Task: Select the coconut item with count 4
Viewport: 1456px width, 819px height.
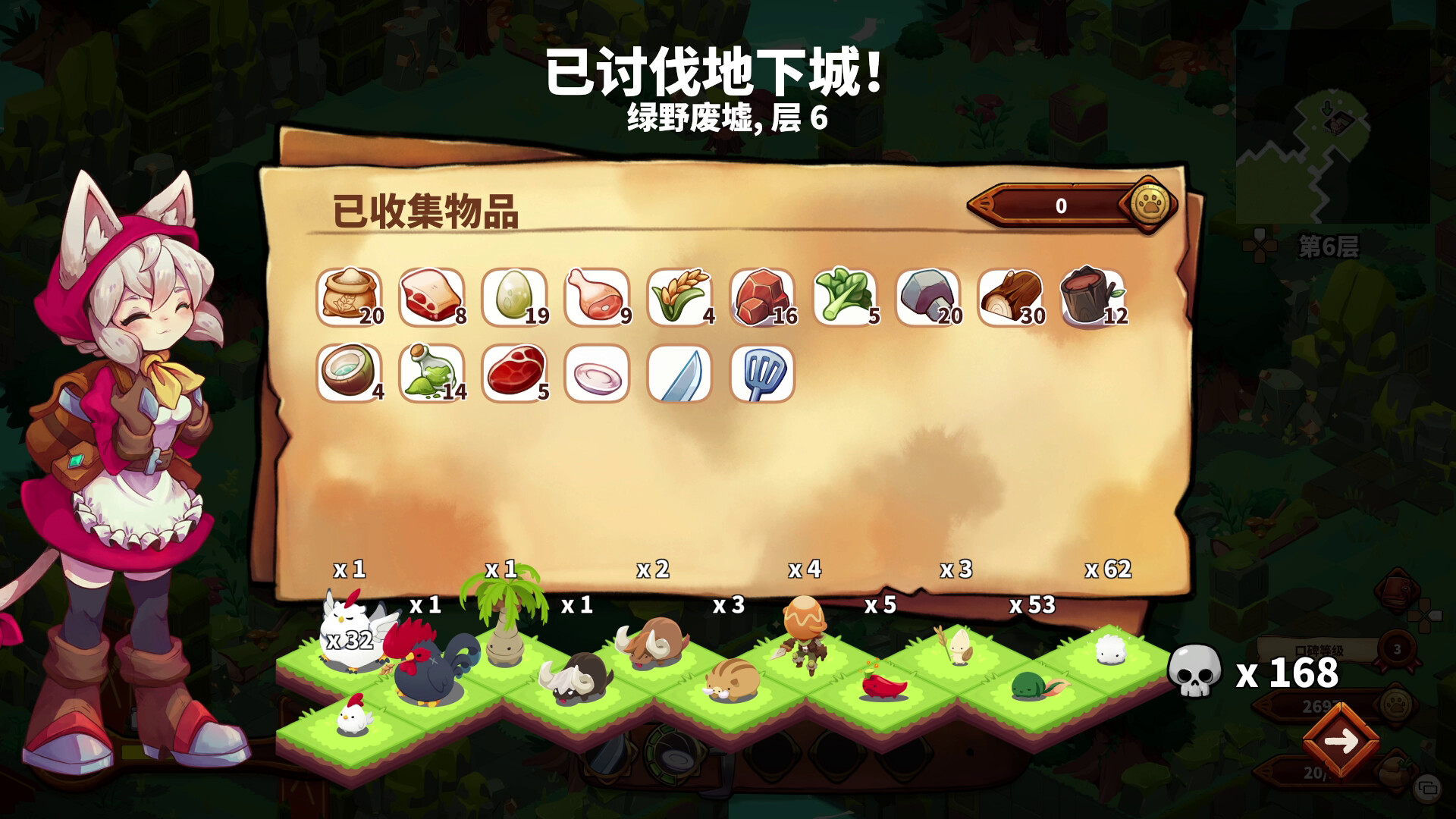Action: pos(347,375)
